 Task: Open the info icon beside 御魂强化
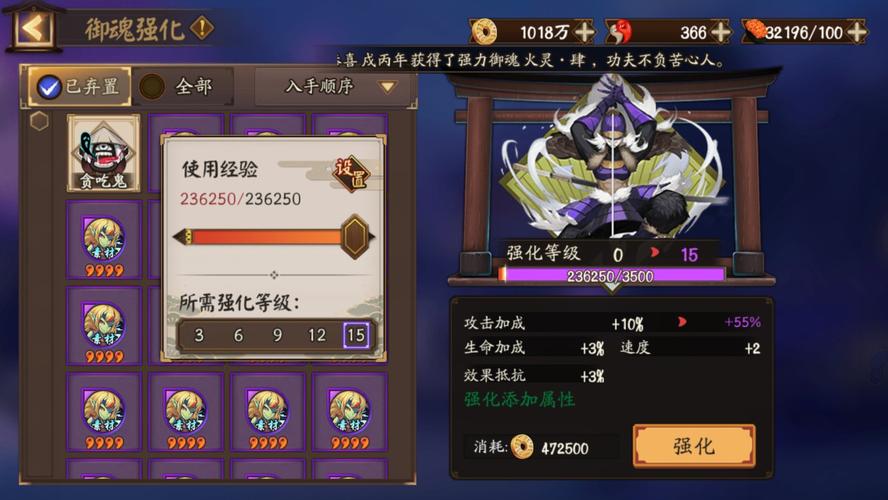coord(202,27)
